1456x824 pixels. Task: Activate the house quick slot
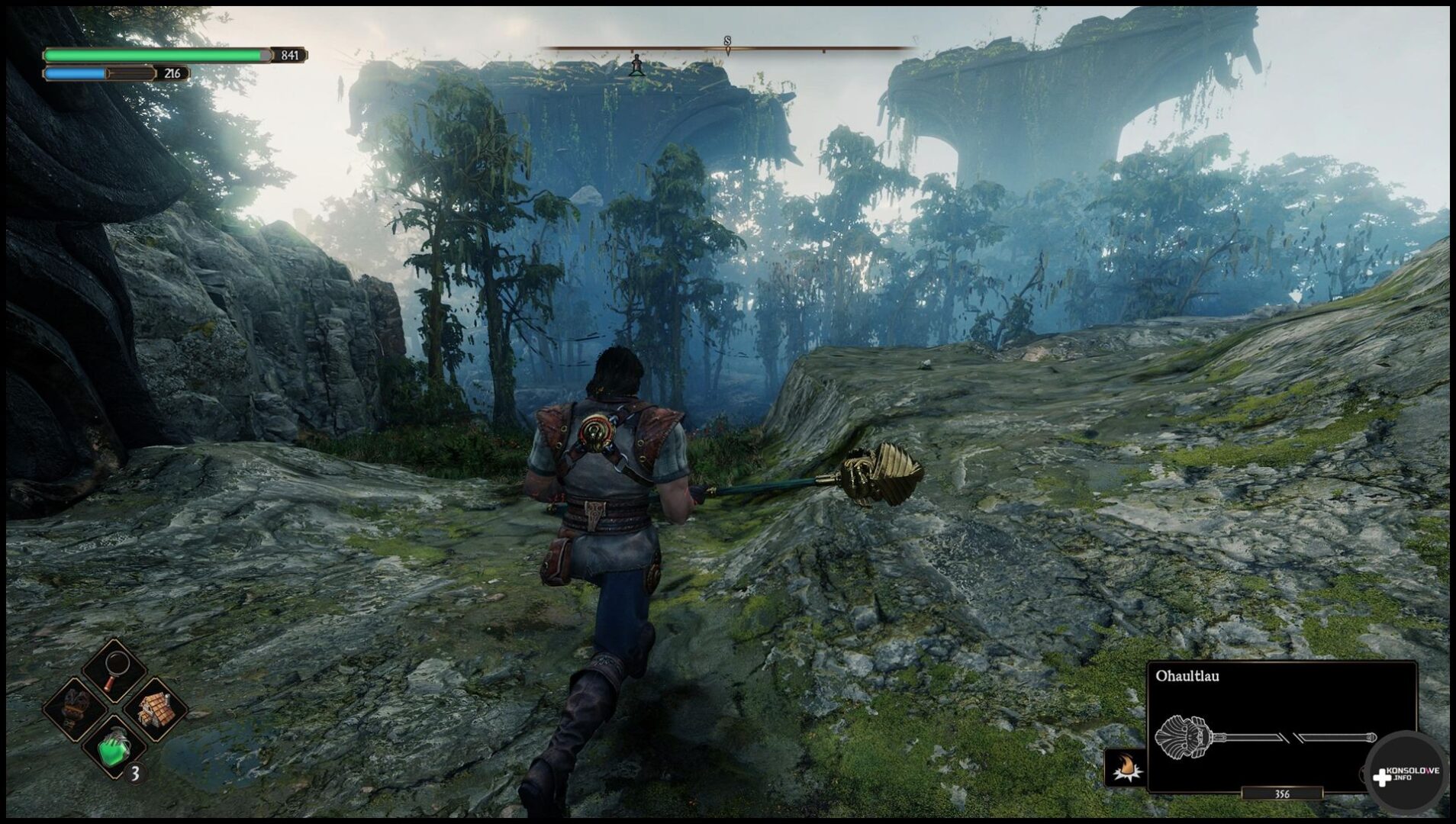tap(154, 709)
